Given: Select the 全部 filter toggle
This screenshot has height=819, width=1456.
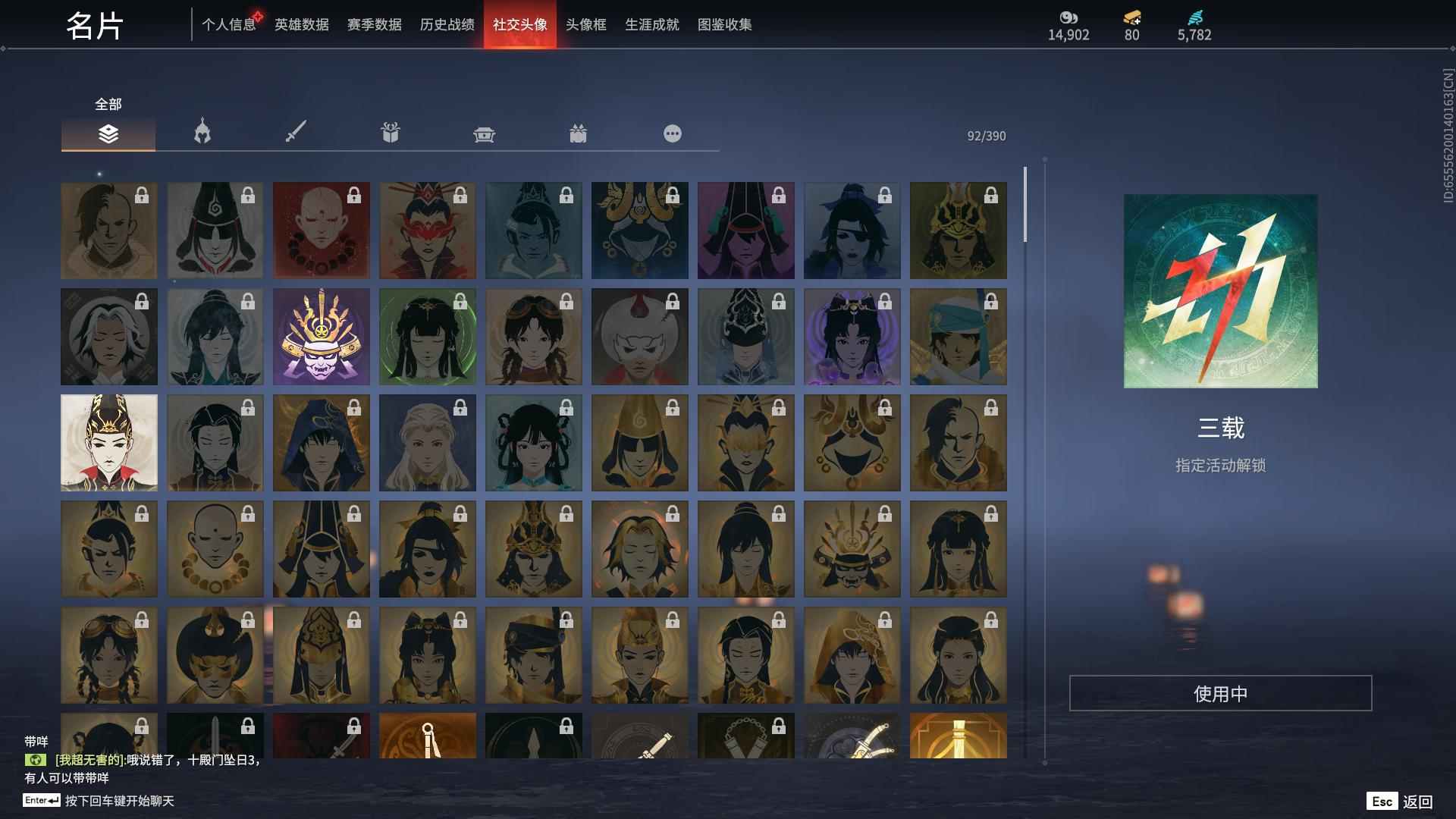Looking at the screenshot, I should [x=106, y=104].
